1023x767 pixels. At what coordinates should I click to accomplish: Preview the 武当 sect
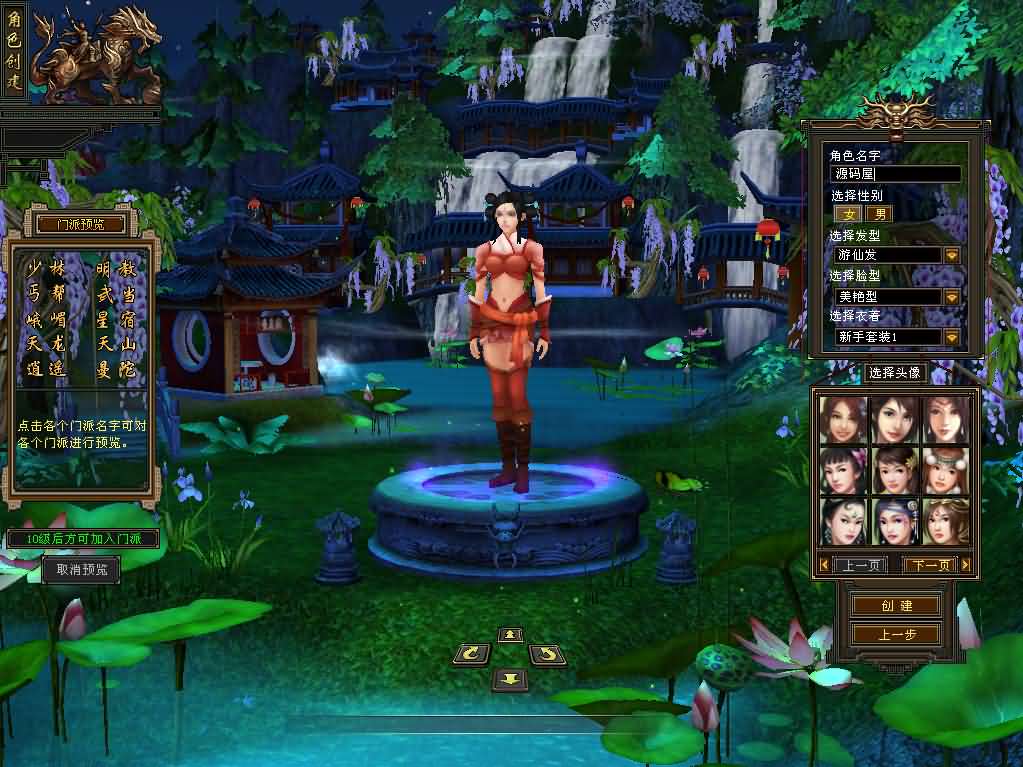tap(115, 295)
